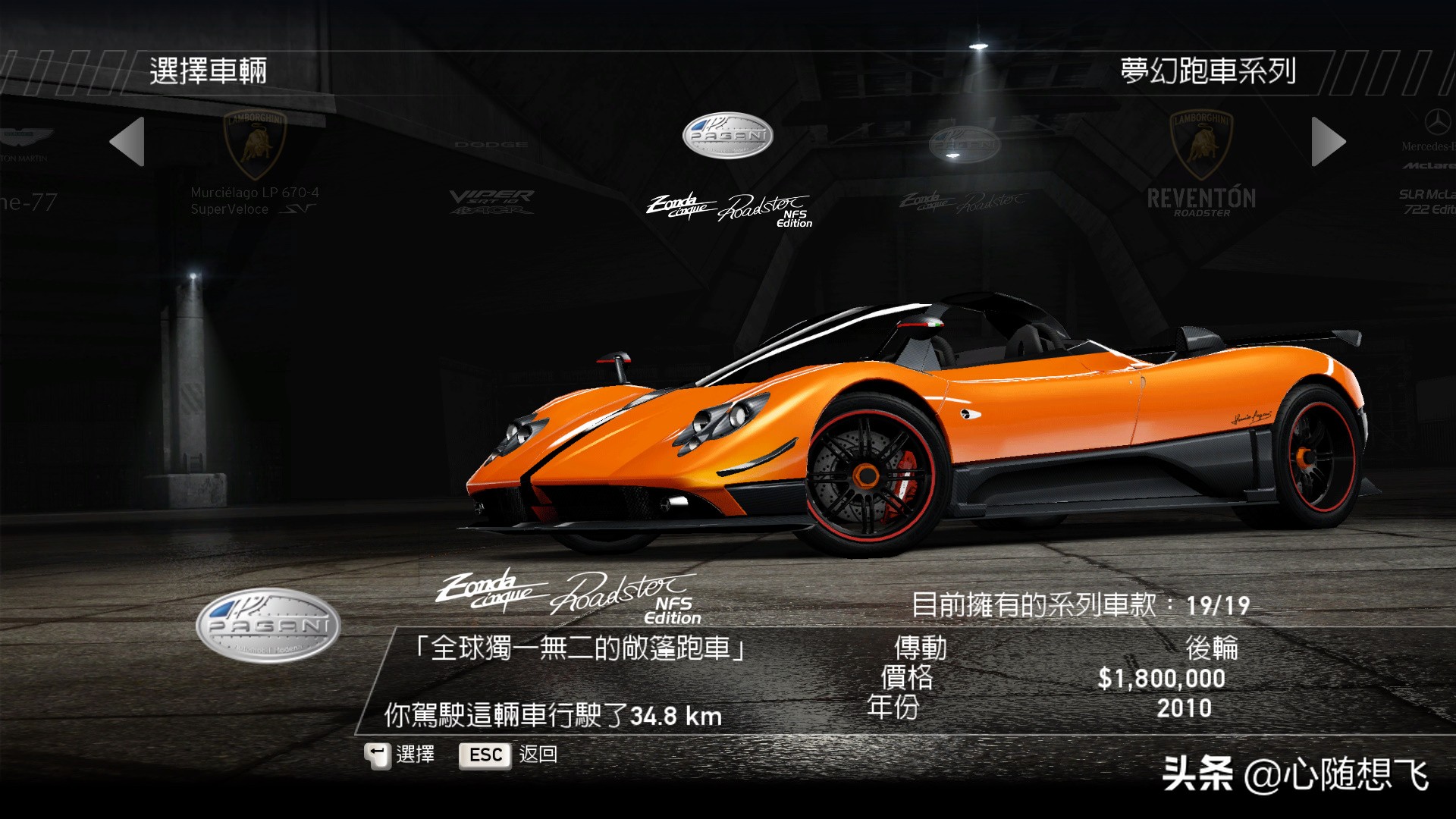The width and height of the screenshot is (1456, 819).
Task: Click the right arrow to browse next cars
Action: pos(1328,142)
